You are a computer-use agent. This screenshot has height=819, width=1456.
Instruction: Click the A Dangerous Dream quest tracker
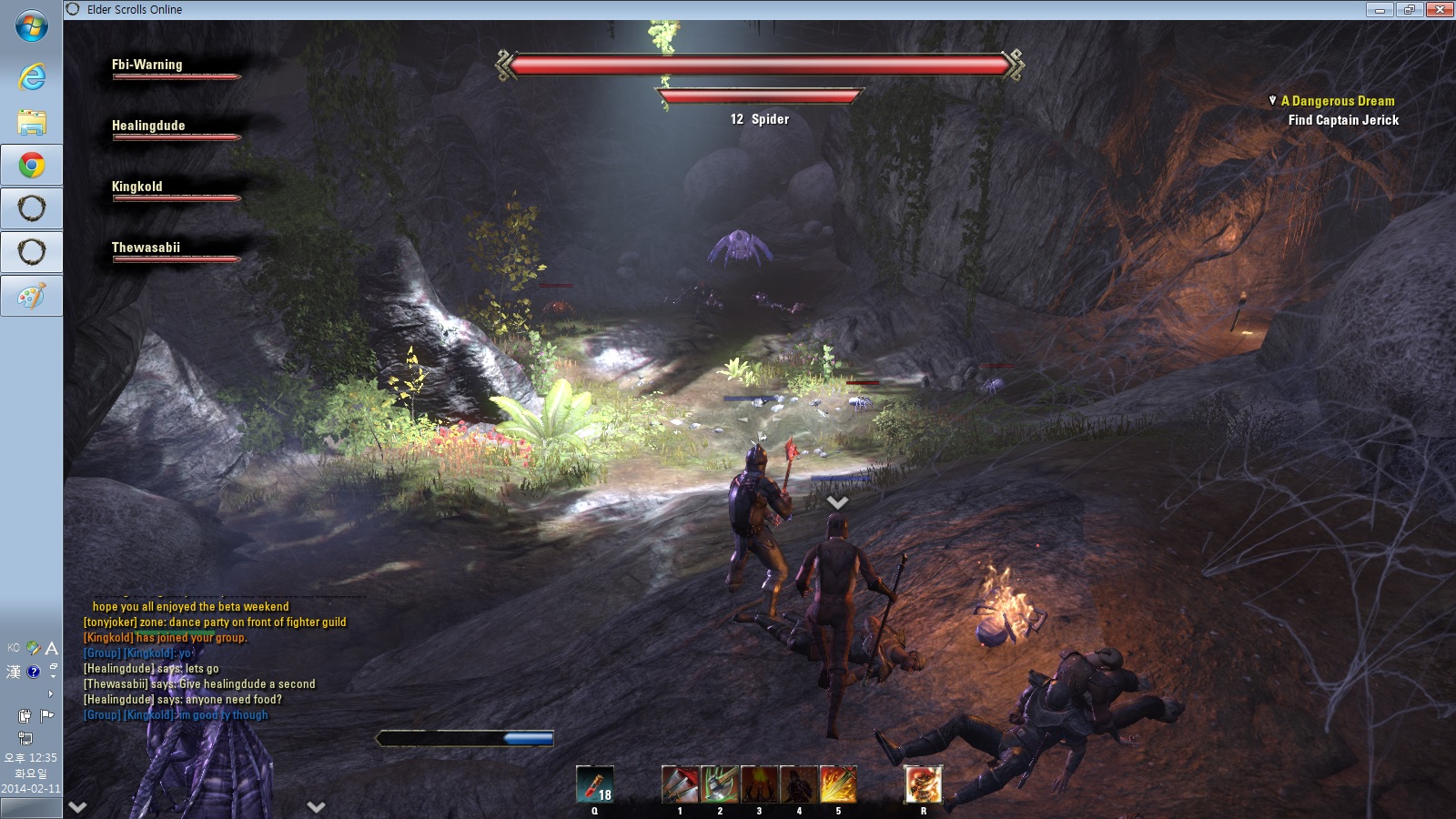point(1337,101)
